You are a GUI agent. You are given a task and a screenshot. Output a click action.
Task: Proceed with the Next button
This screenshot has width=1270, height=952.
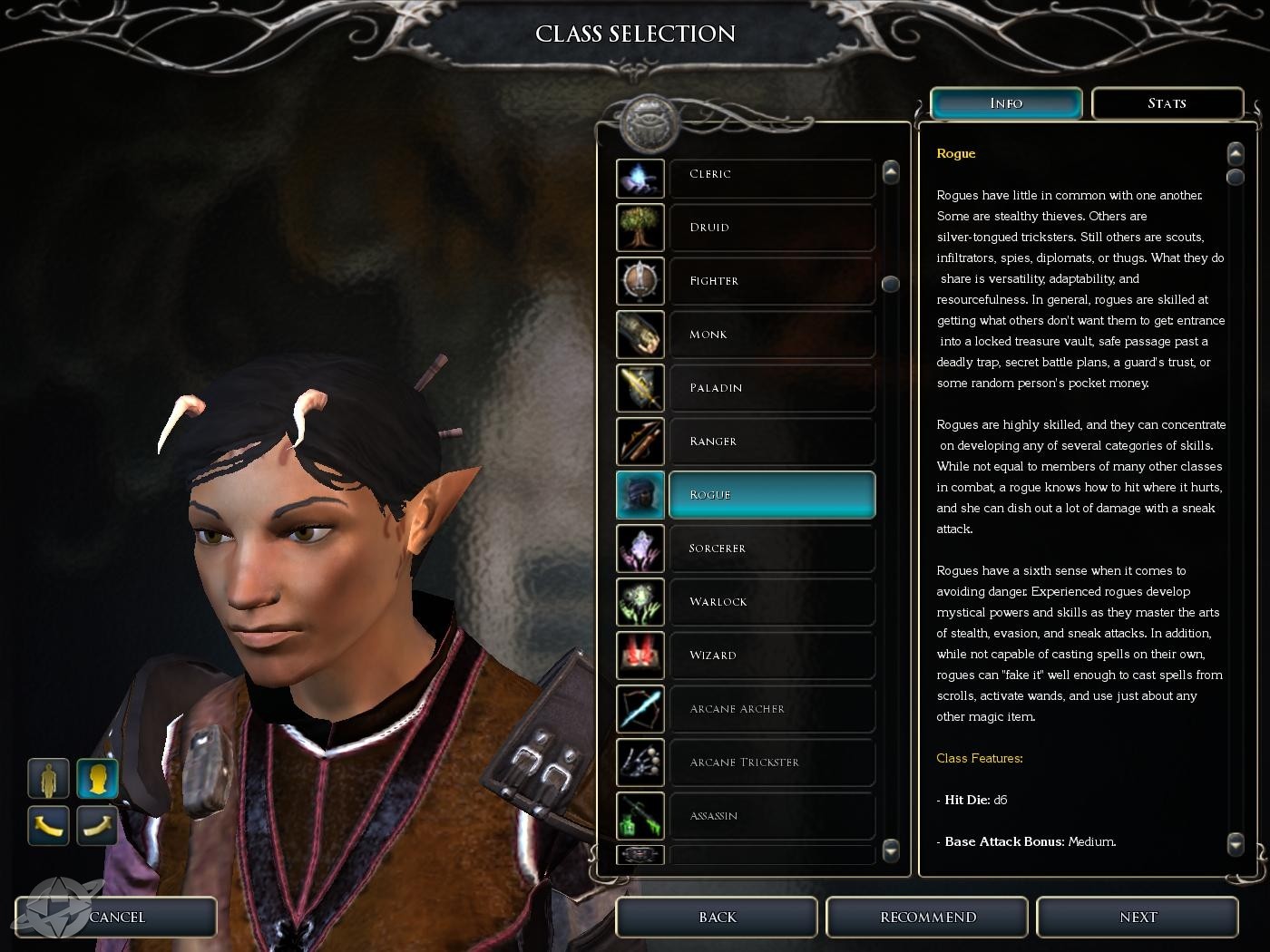[1138, 918]
